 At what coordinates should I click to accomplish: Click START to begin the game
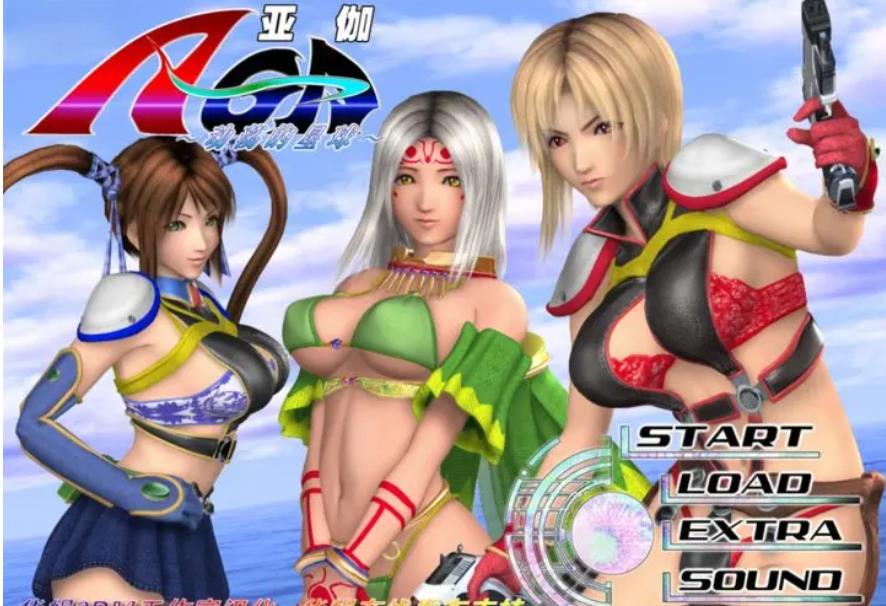tap(724, 437)
